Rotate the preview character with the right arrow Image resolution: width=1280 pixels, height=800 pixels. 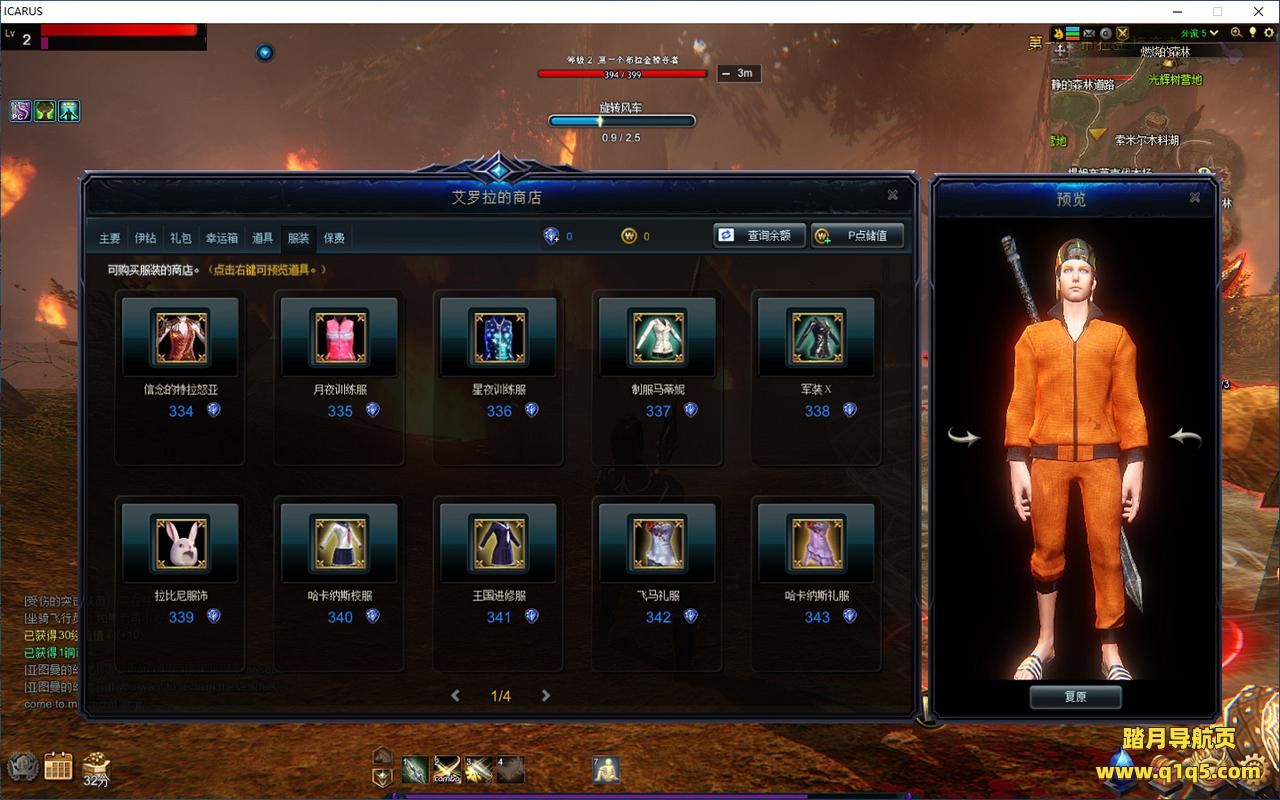[x=1186, y=437]
